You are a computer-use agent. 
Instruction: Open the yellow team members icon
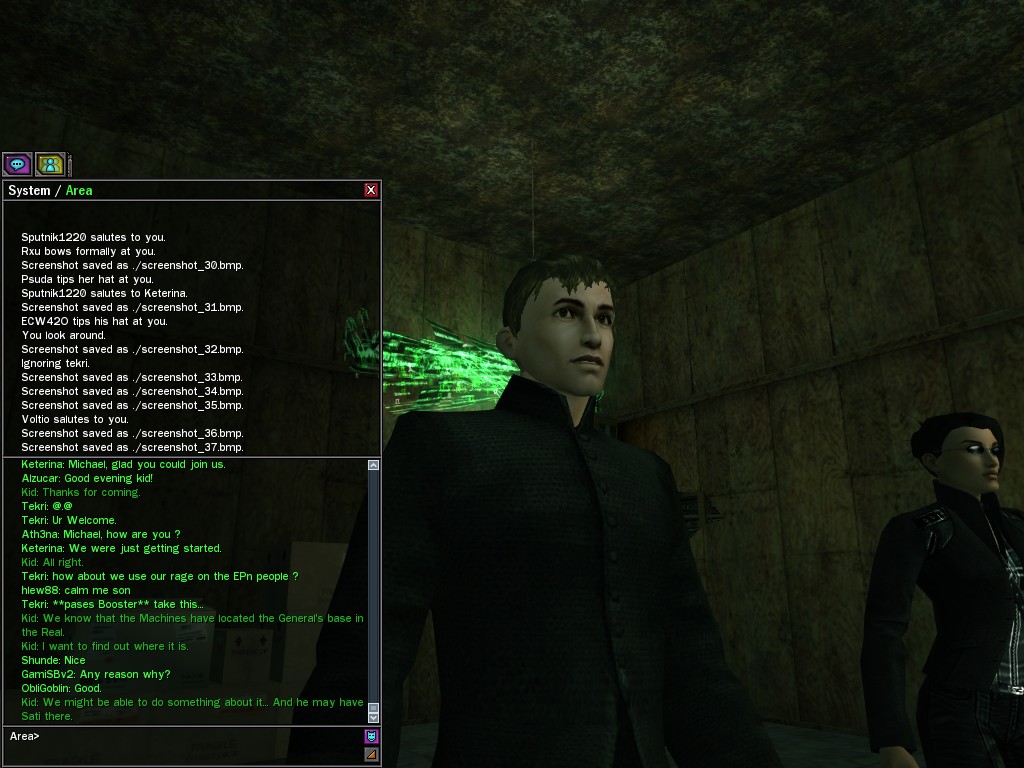[50, 164]
